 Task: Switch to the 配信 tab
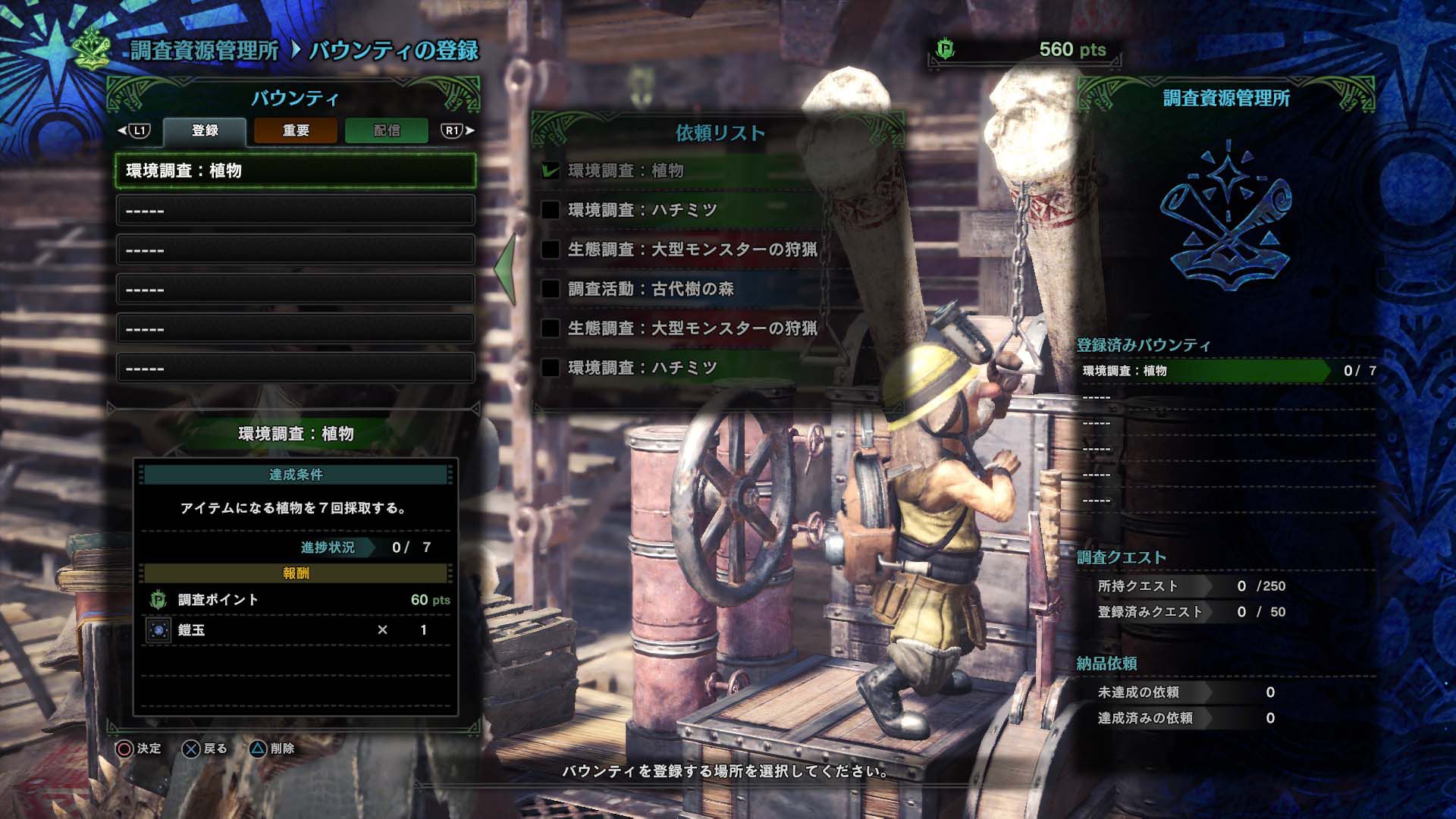coord(387,131)
